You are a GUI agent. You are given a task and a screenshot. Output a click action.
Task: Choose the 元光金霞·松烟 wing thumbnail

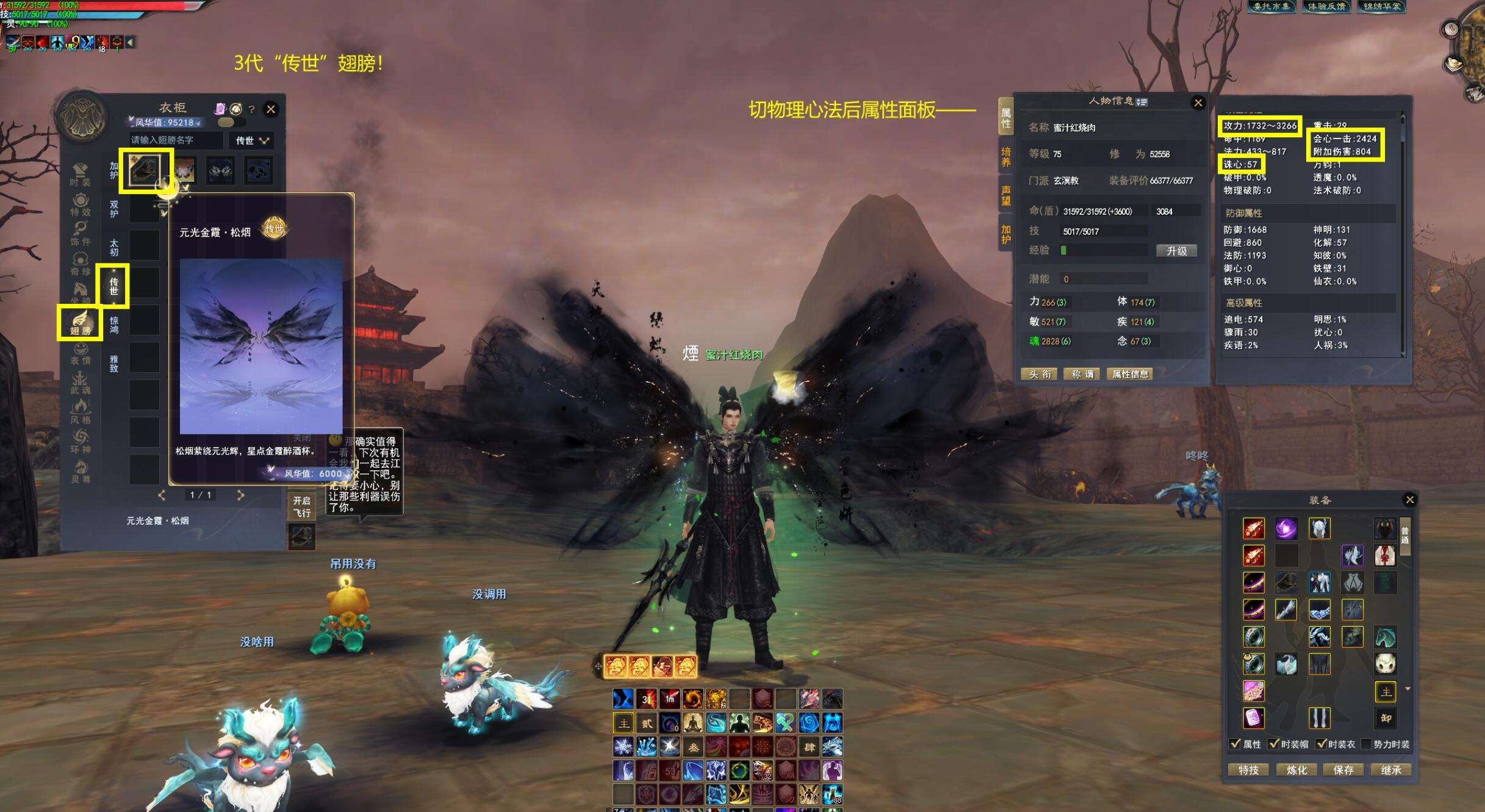[145, 170]
